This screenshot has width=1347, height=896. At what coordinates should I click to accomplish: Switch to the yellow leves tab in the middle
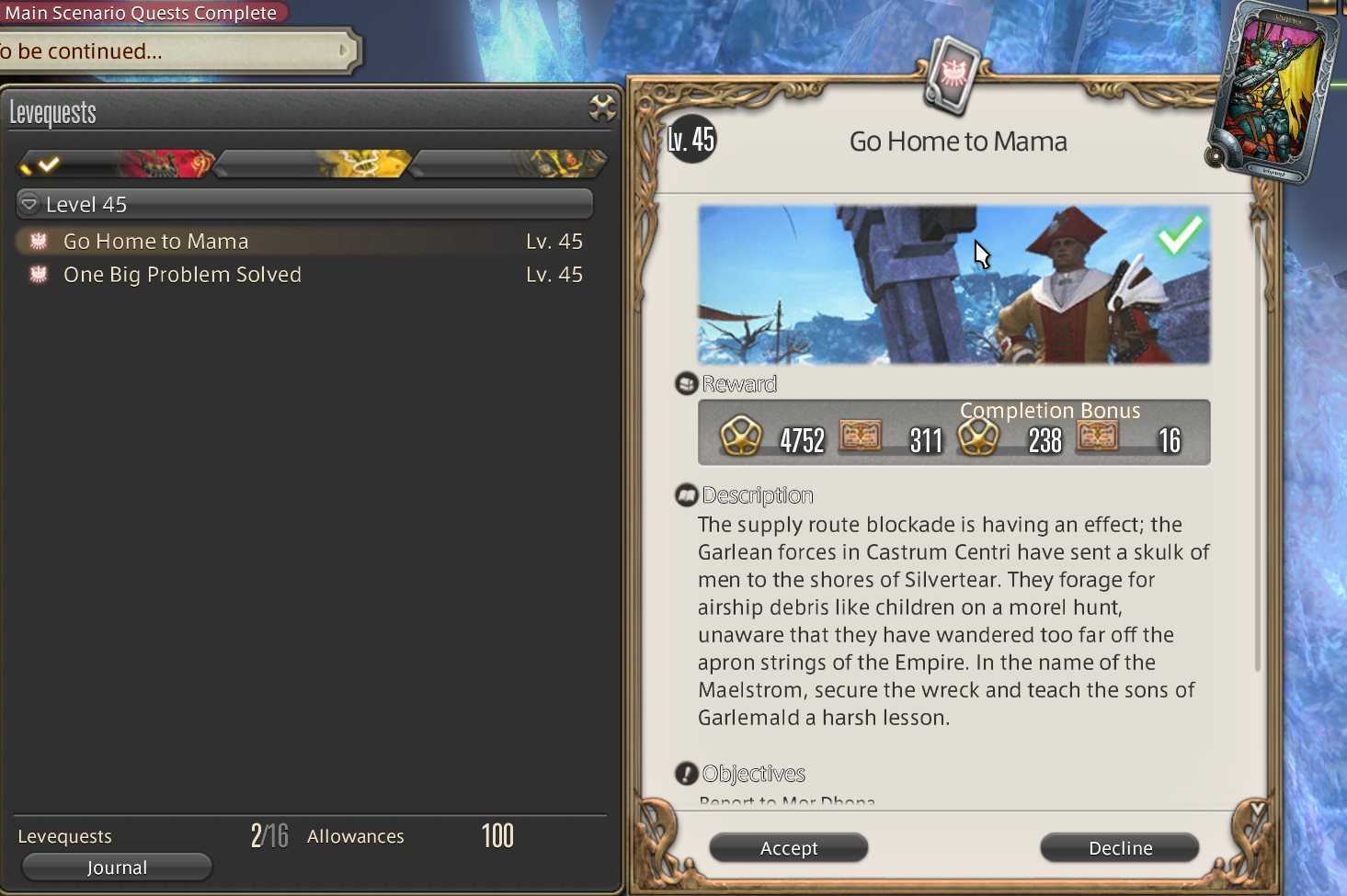point(313,164)
